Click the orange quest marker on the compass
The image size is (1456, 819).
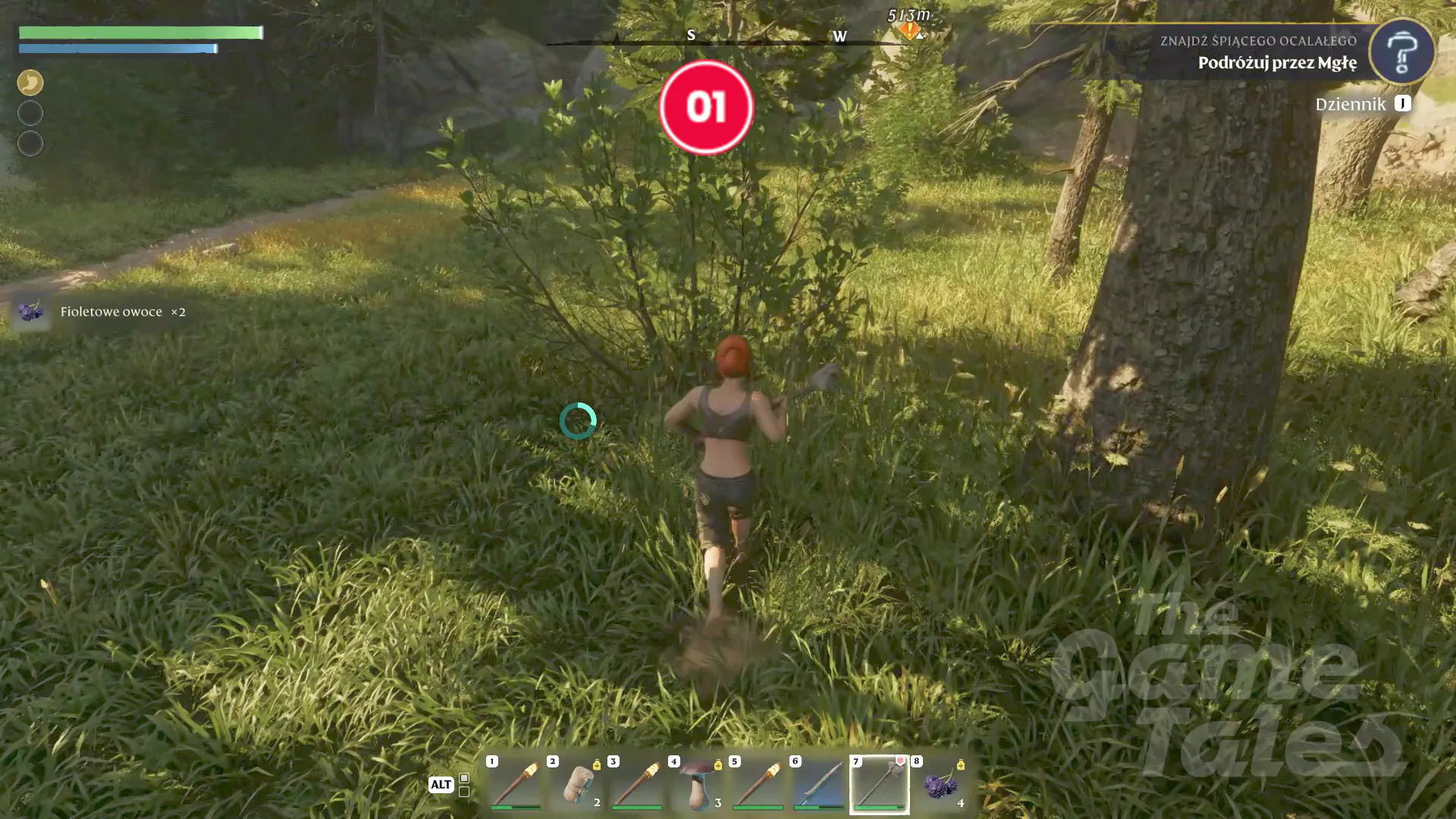coord(908,31)
